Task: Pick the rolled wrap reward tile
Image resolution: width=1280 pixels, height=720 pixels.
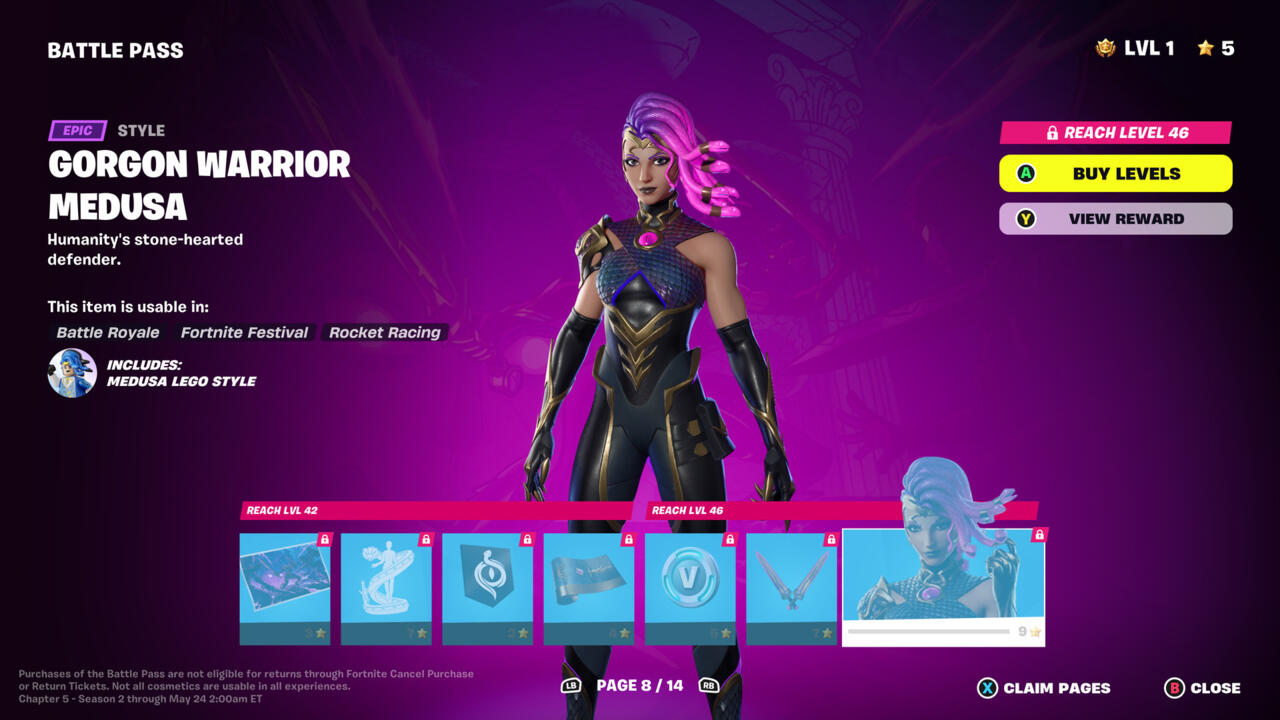Action: click(588, 588)
